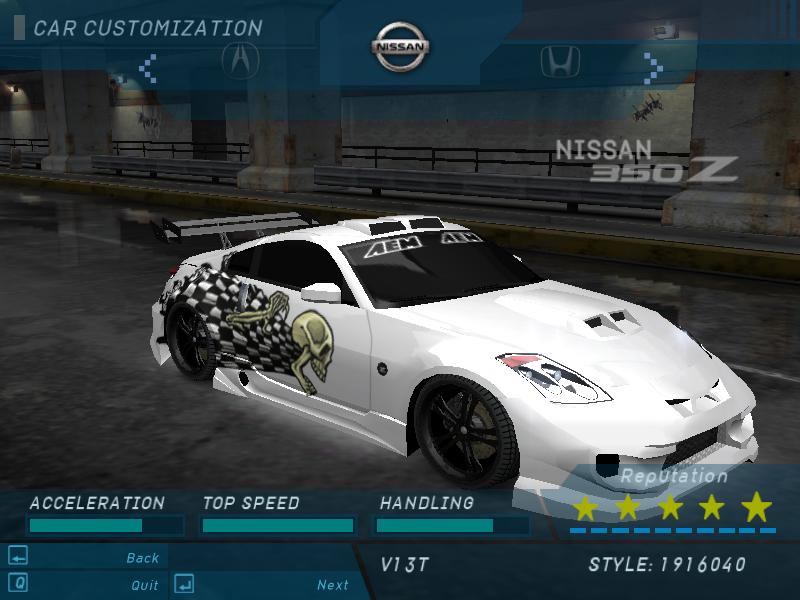
Task: Go Back to the previous menu
Action: [143, 558]
